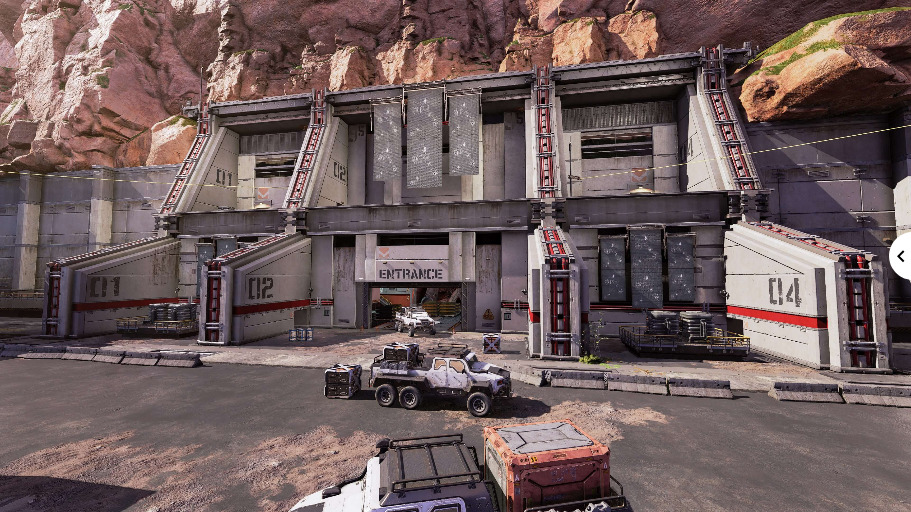Click the white circular left-chevron button
Viewport: 911px width, 512px height.
pos(900,256)
